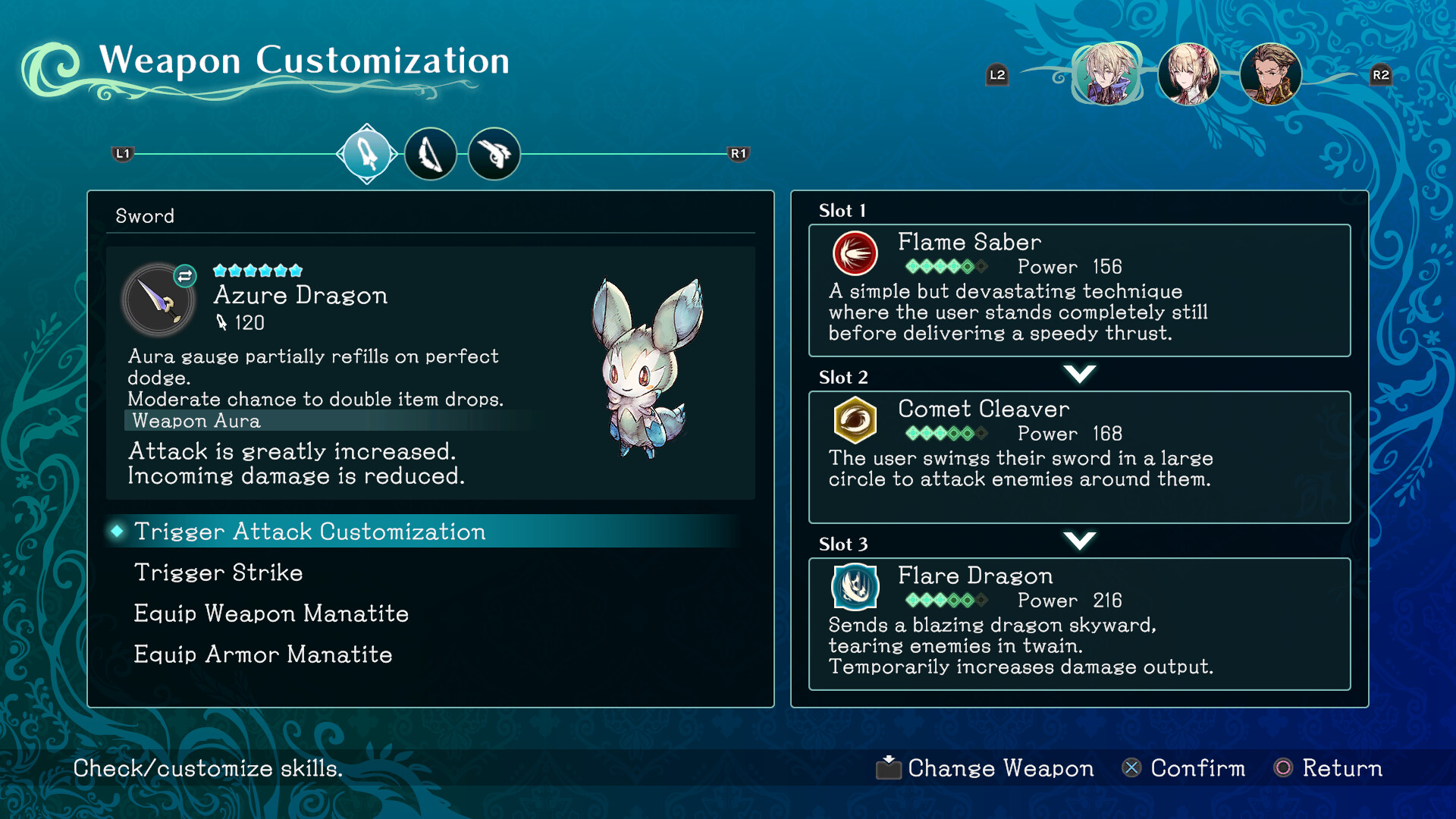Select the gun weapon icon
This screenshot has height=819, width=1456.
tap(494, 153)
